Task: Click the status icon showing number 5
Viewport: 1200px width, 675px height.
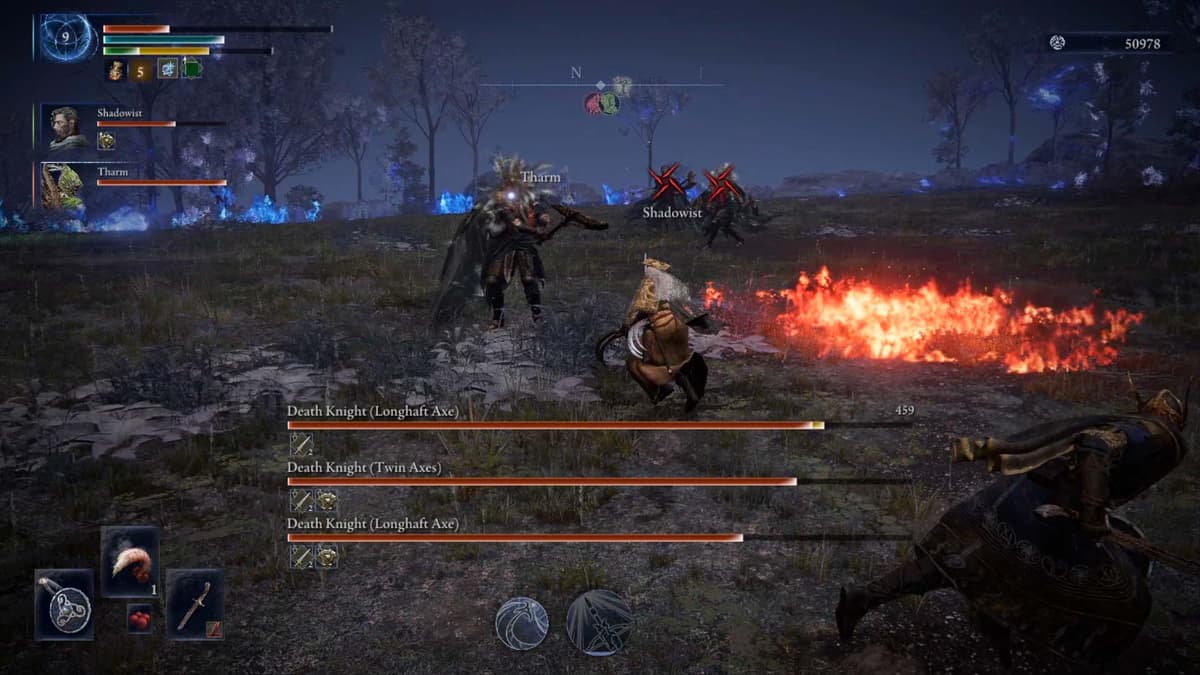Action: click(141, 70)
